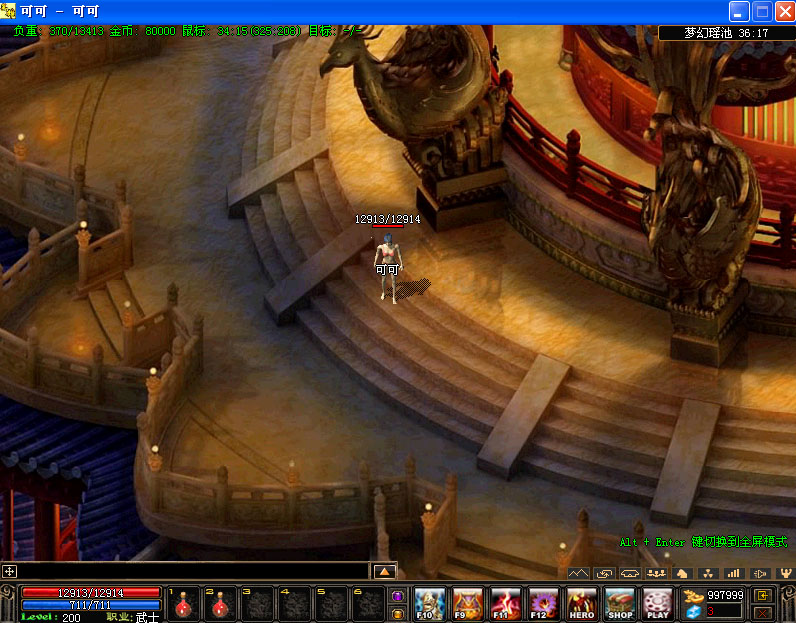Screen dimensions: 796x623
Task: Activate the F12 purple burst skill icon
Action: coord(544,604)
